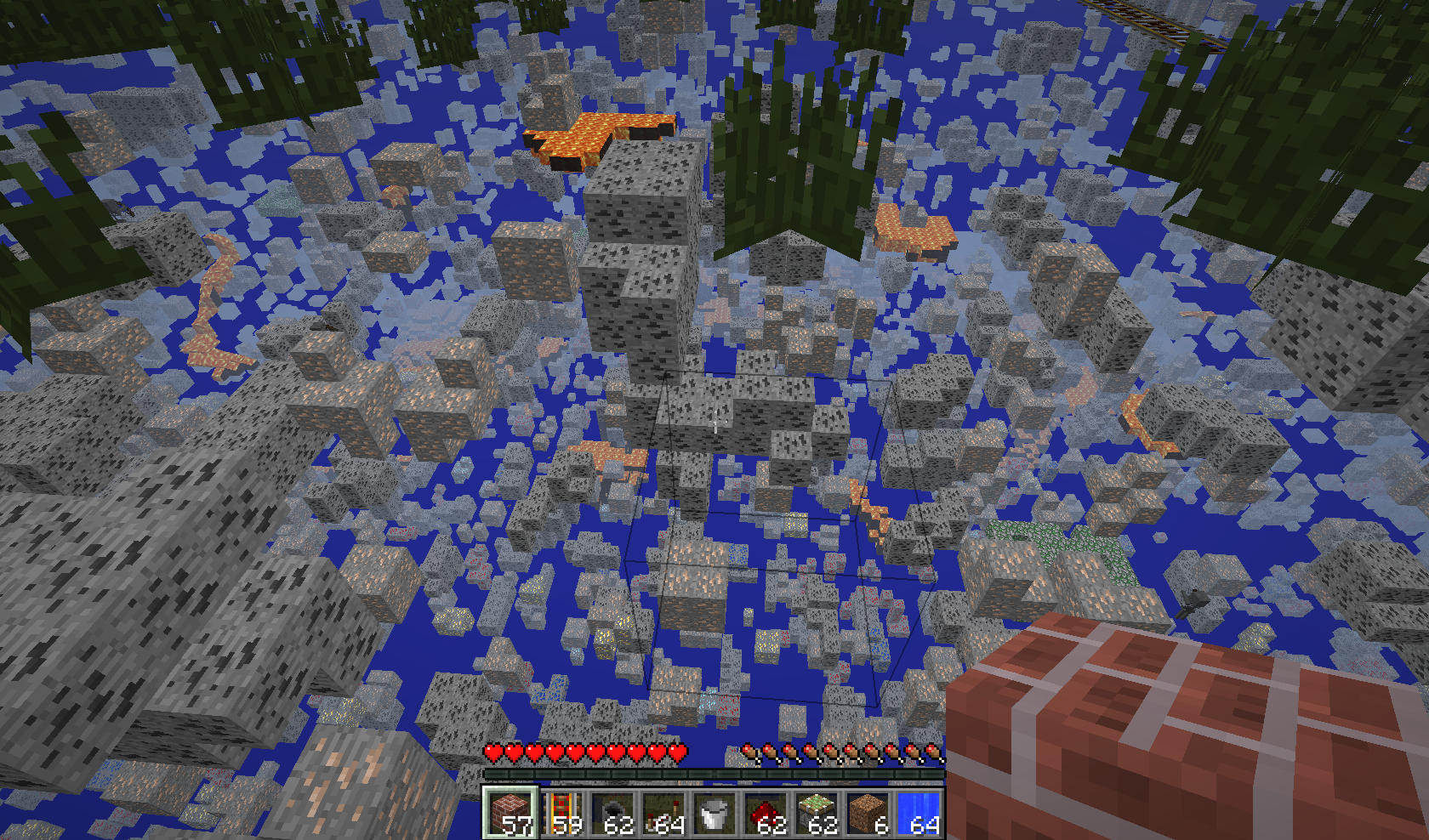Select the water block stack
This screenshot has width=1429, height=840.
919,813
